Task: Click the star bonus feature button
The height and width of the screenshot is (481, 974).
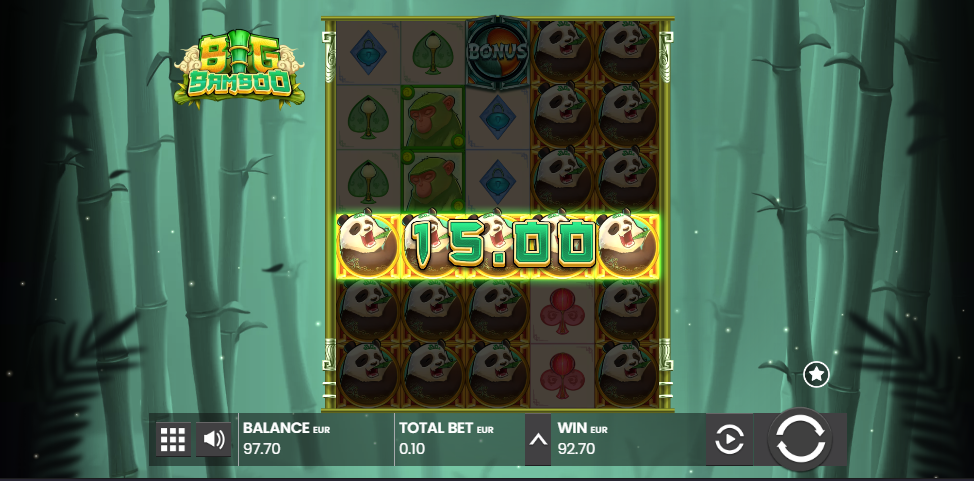Action: tap(816, 374)
